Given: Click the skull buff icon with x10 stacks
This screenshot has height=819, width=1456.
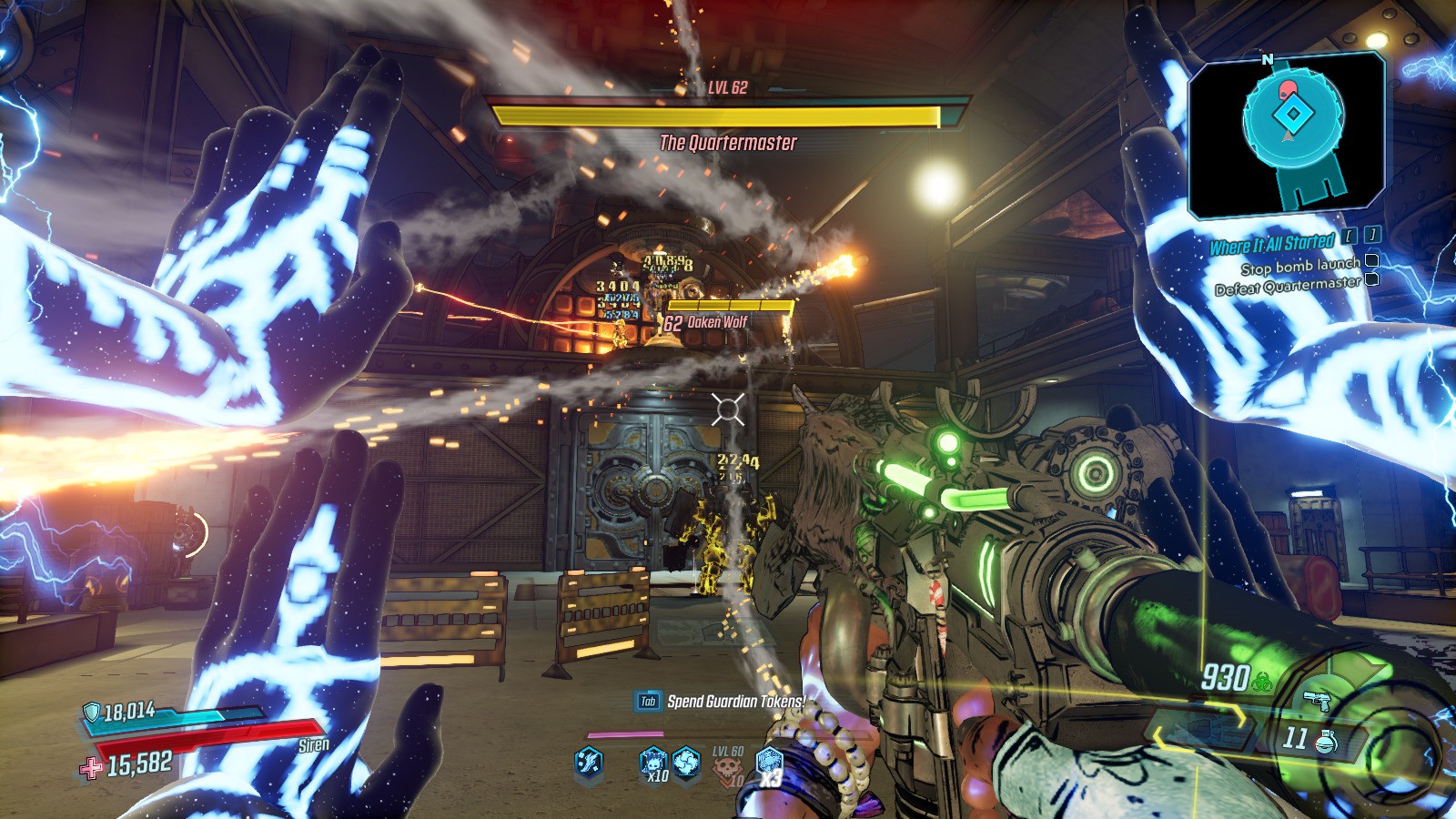Looking at the screenshot, I should pyautogui.click(x=652, y=763).
